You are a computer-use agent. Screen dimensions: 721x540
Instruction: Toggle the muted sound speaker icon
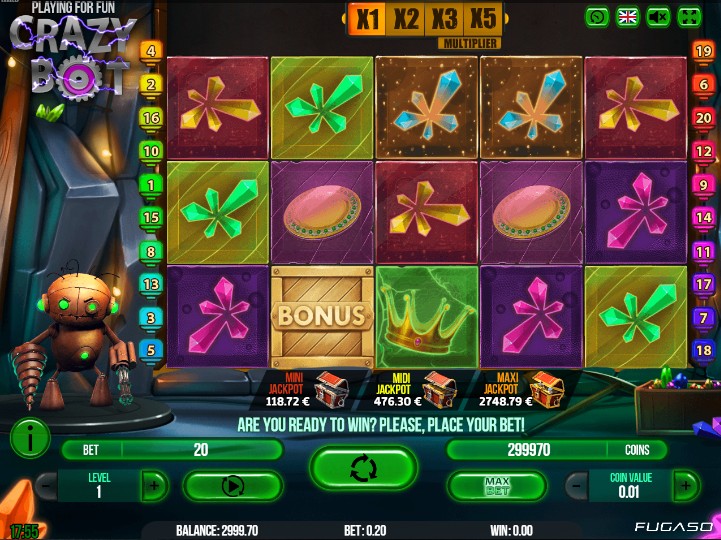[x=658, y=16]
